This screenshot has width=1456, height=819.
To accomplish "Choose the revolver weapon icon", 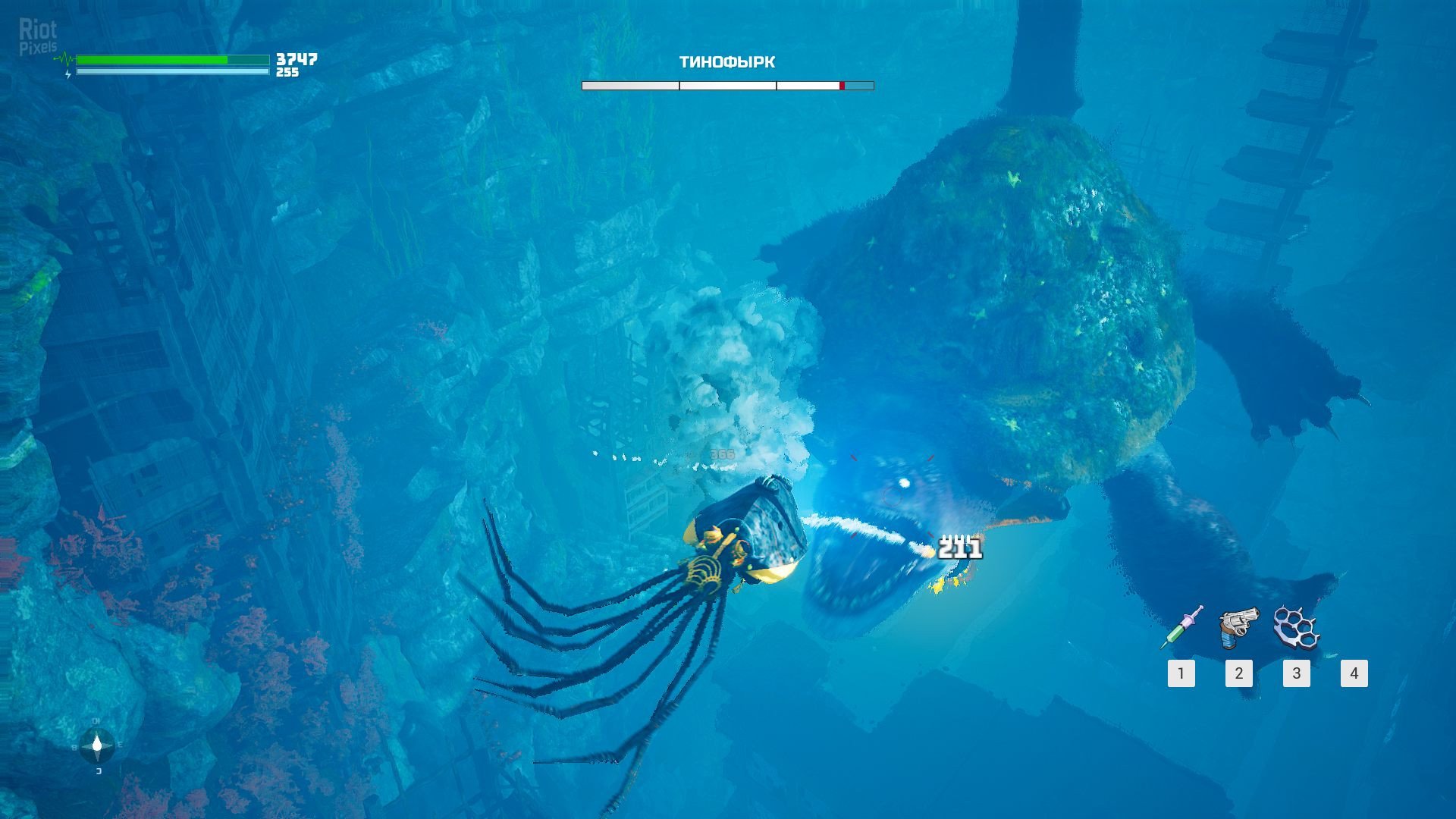I will tap(1238, 628).
